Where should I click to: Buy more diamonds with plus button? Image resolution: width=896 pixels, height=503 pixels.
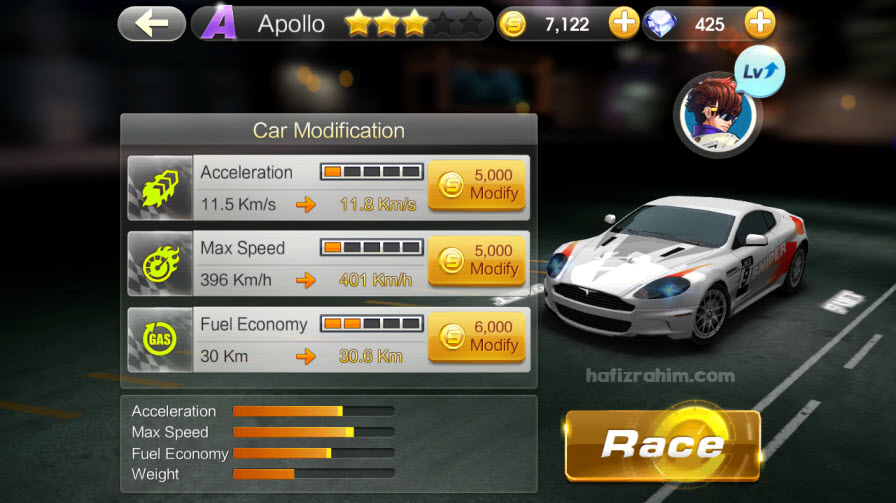760,23
